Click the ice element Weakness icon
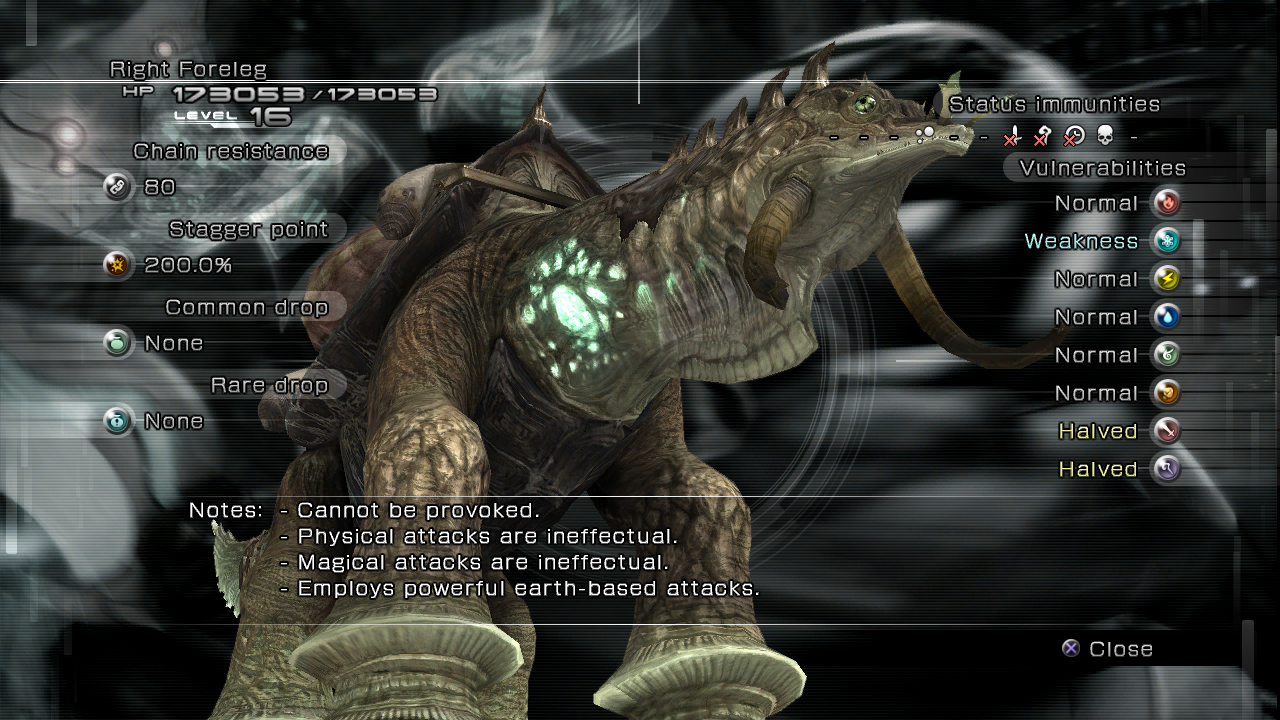 pyautogui.click(x=1166, y=241)
